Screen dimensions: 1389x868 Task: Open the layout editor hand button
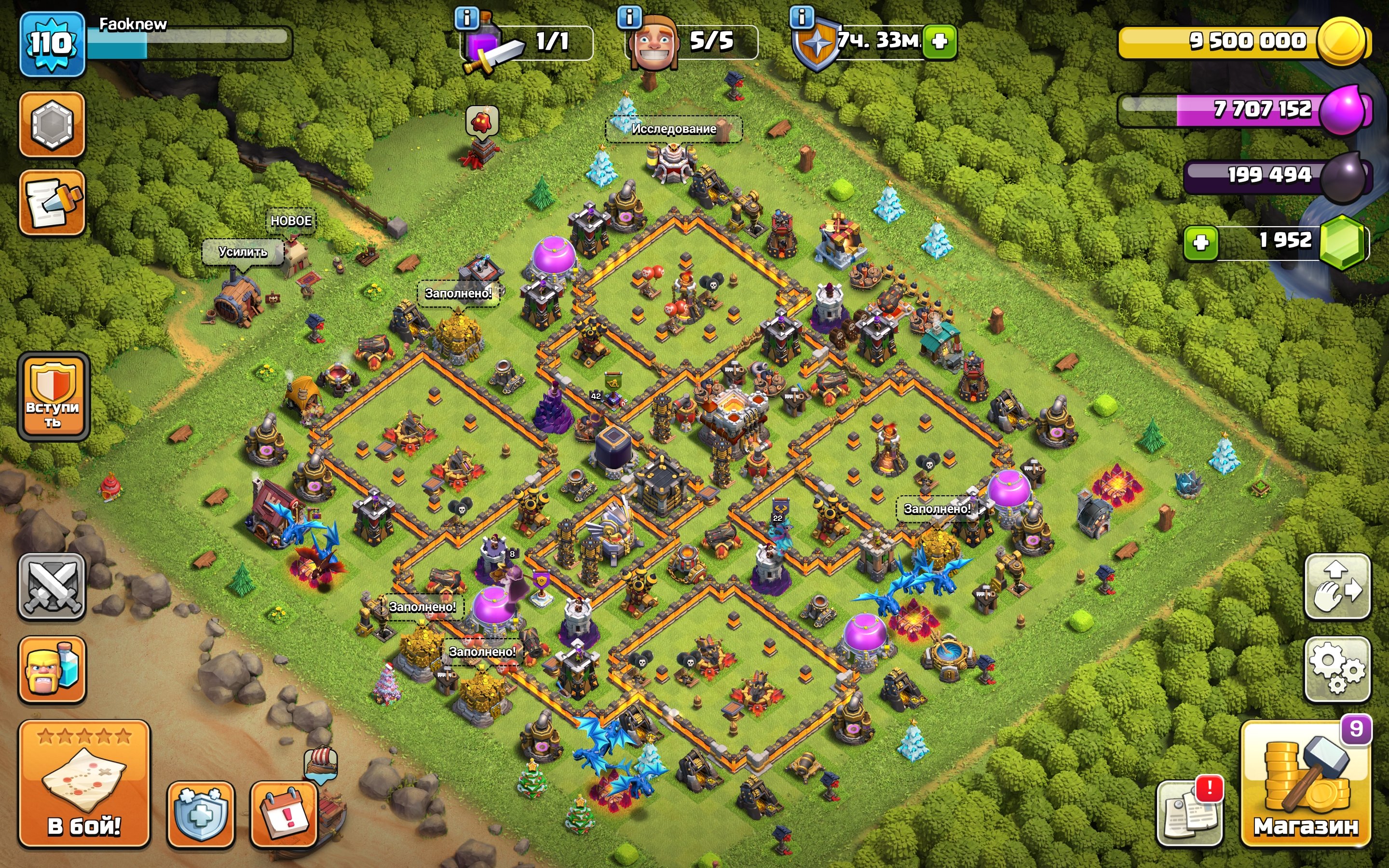1337,587
